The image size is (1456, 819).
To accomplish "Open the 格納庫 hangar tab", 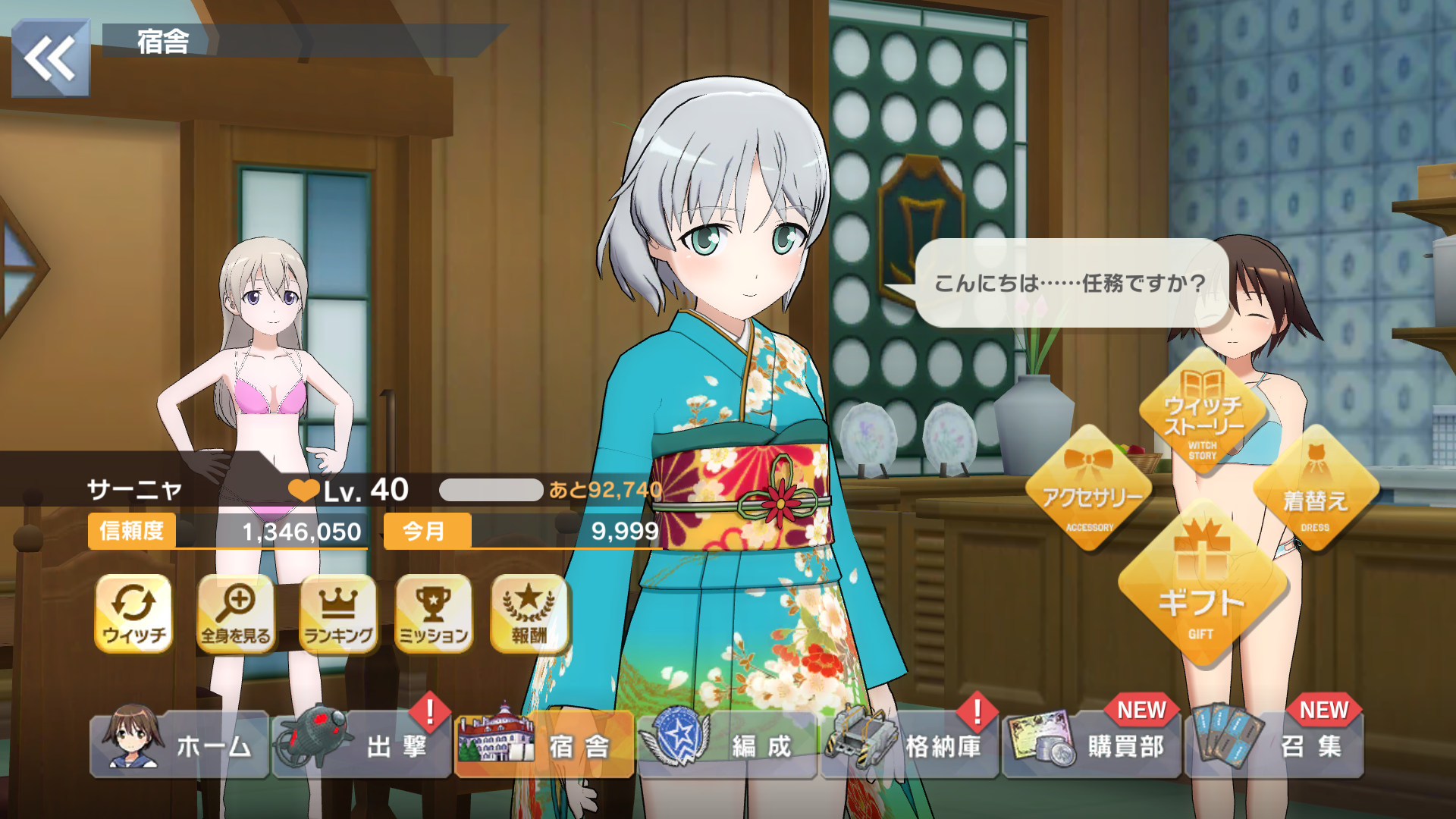I will coord(909,745).
